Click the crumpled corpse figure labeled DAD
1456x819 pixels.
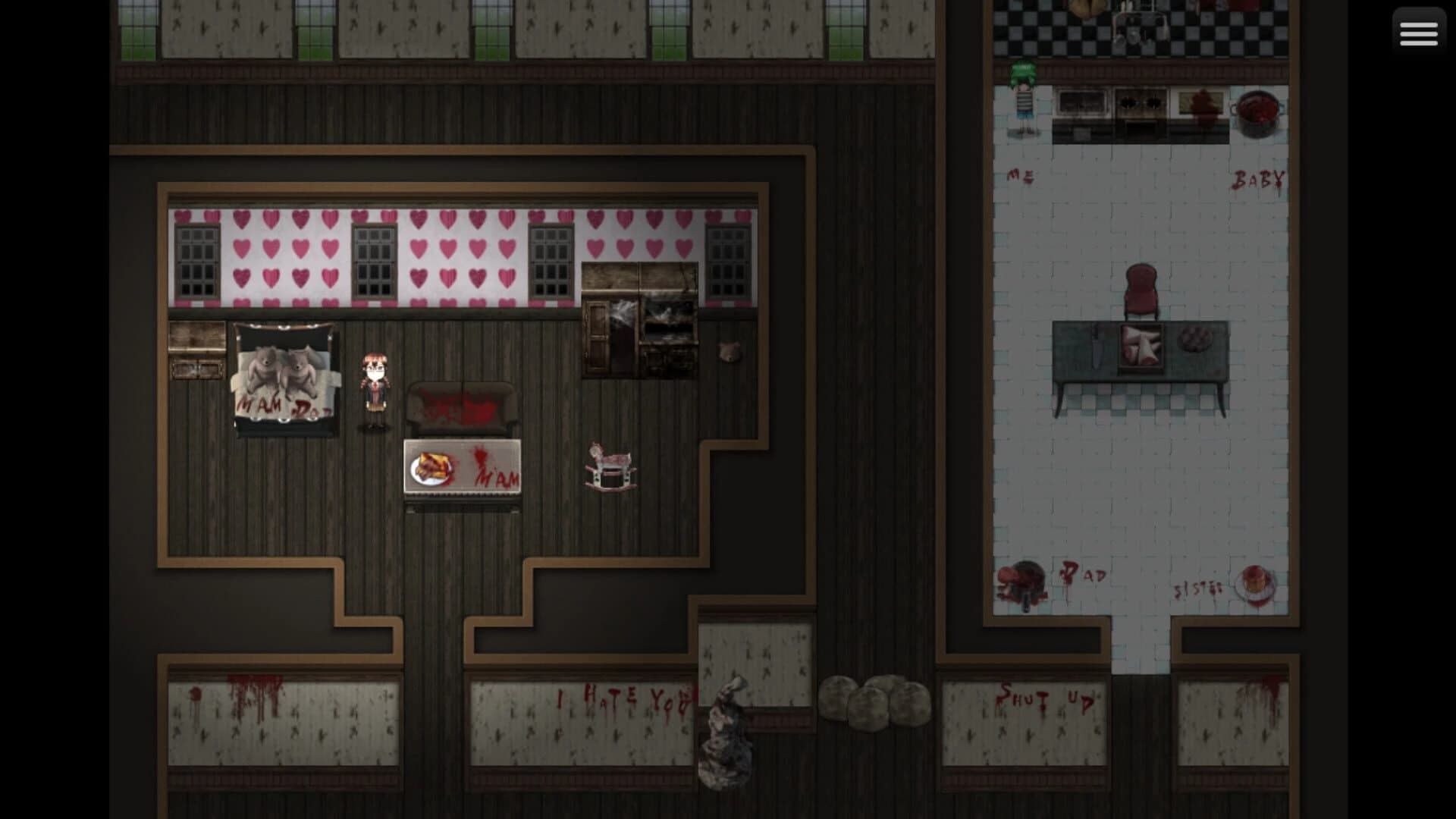click(1020, 582)
